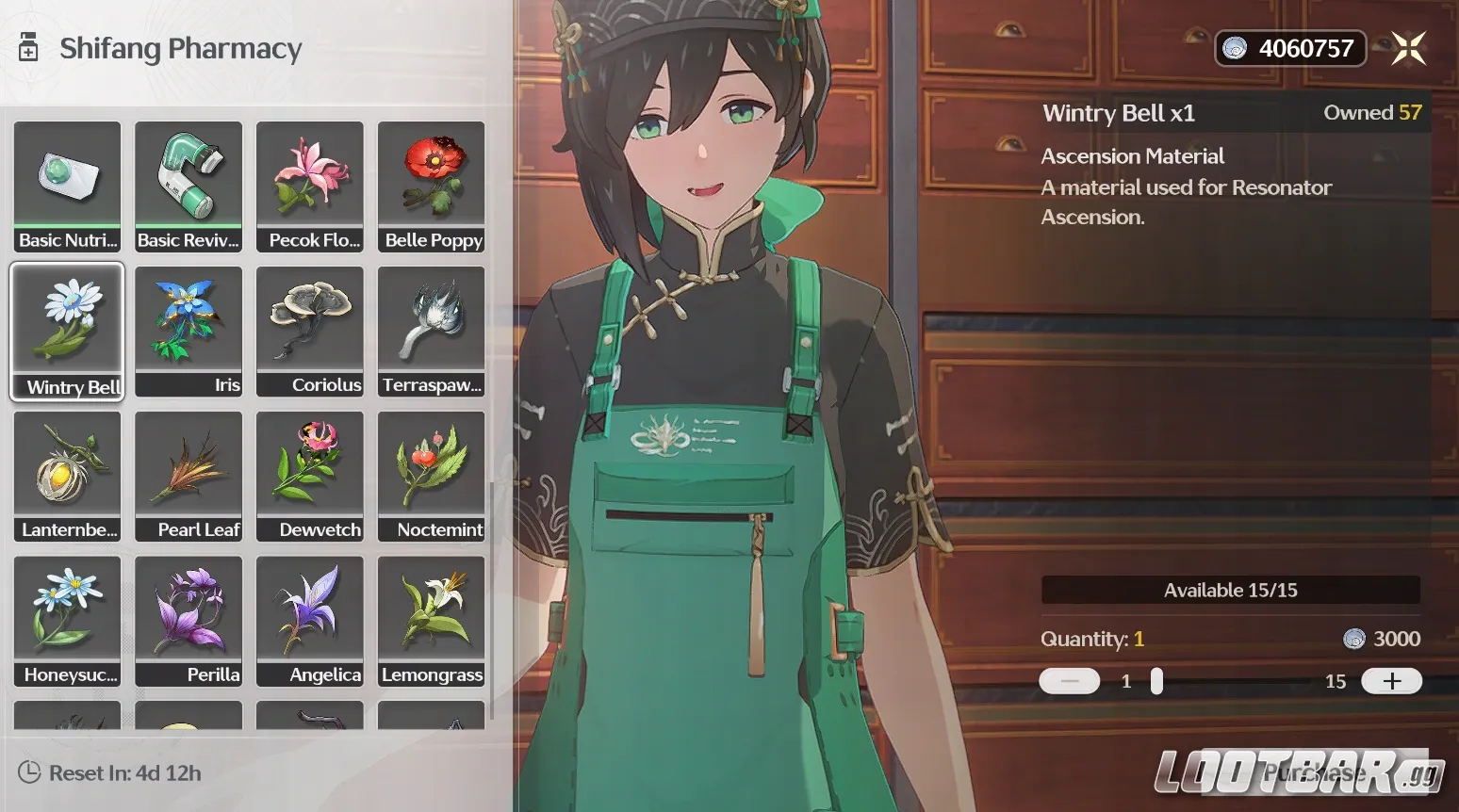1459x812 pixels.
Task: Choose the Basic Revival Inhaler item
Action: 189,186
